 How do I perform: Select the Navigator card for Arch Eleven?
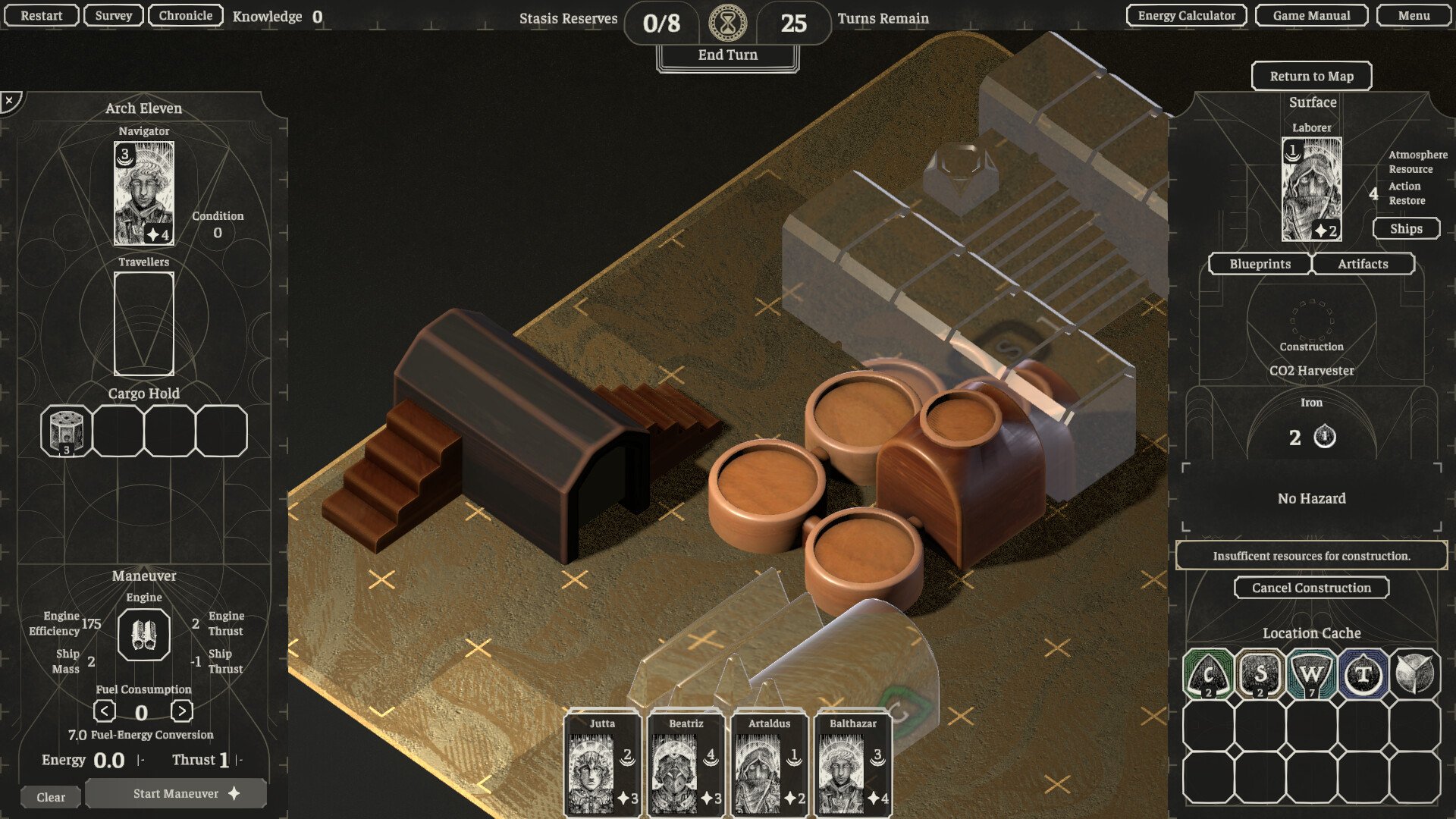144,194
